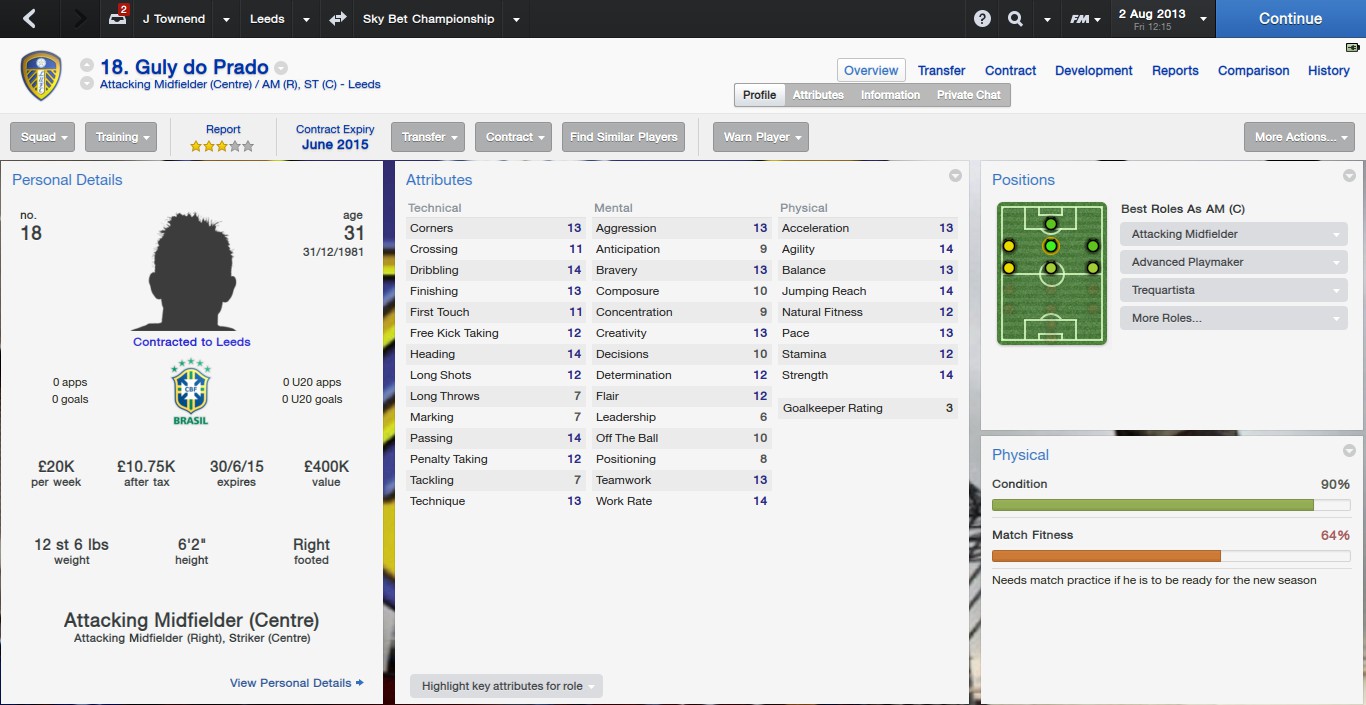The height and width of the screenshot is (705, 1366).
Task: Select the Attributes sub-tab
Action: pyautogui.click(x=818, y=95)
